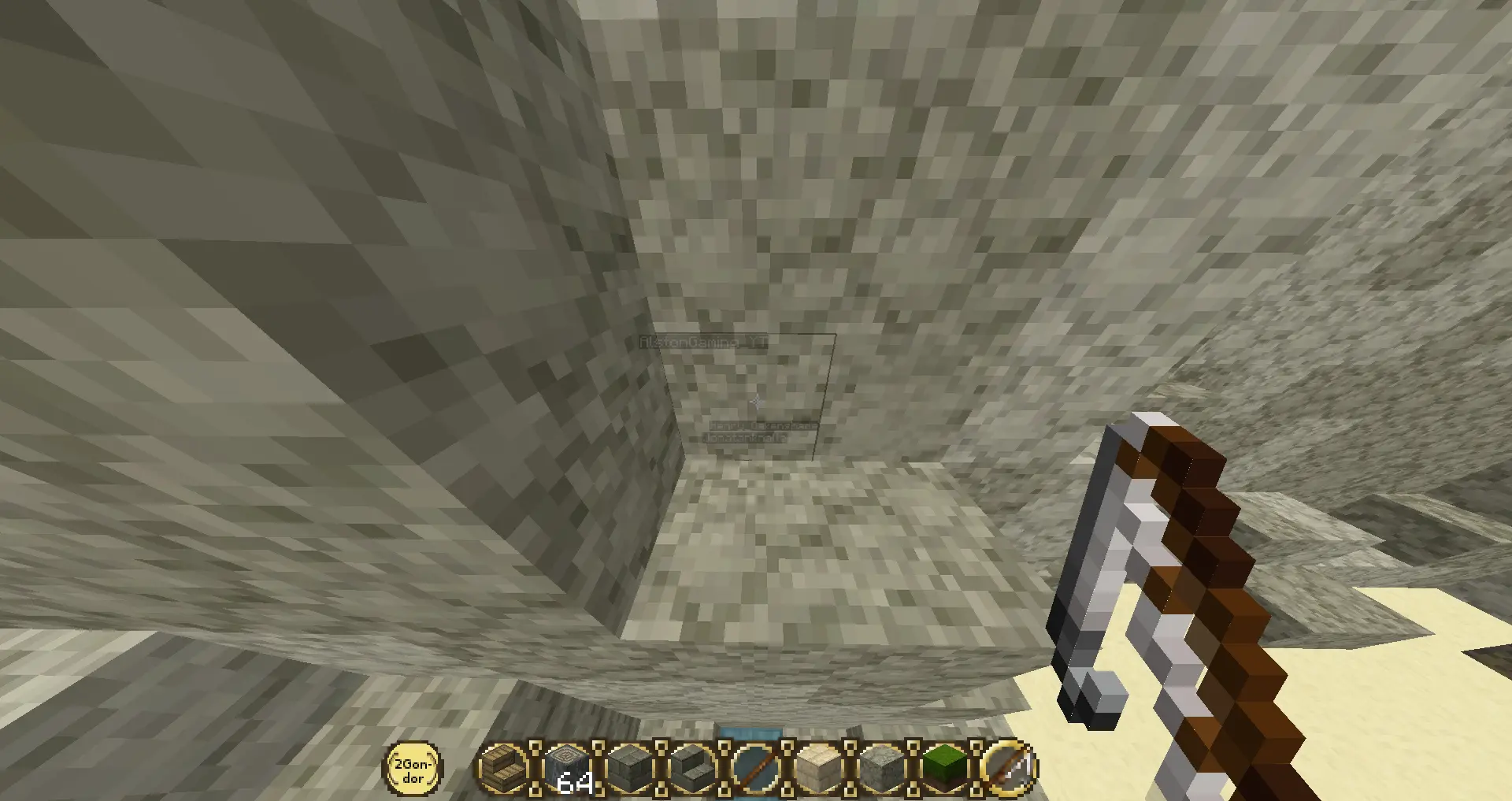Select the wooden stick hotbar slot
This screenshot has width=1512, height=801.
pos(757,767)
